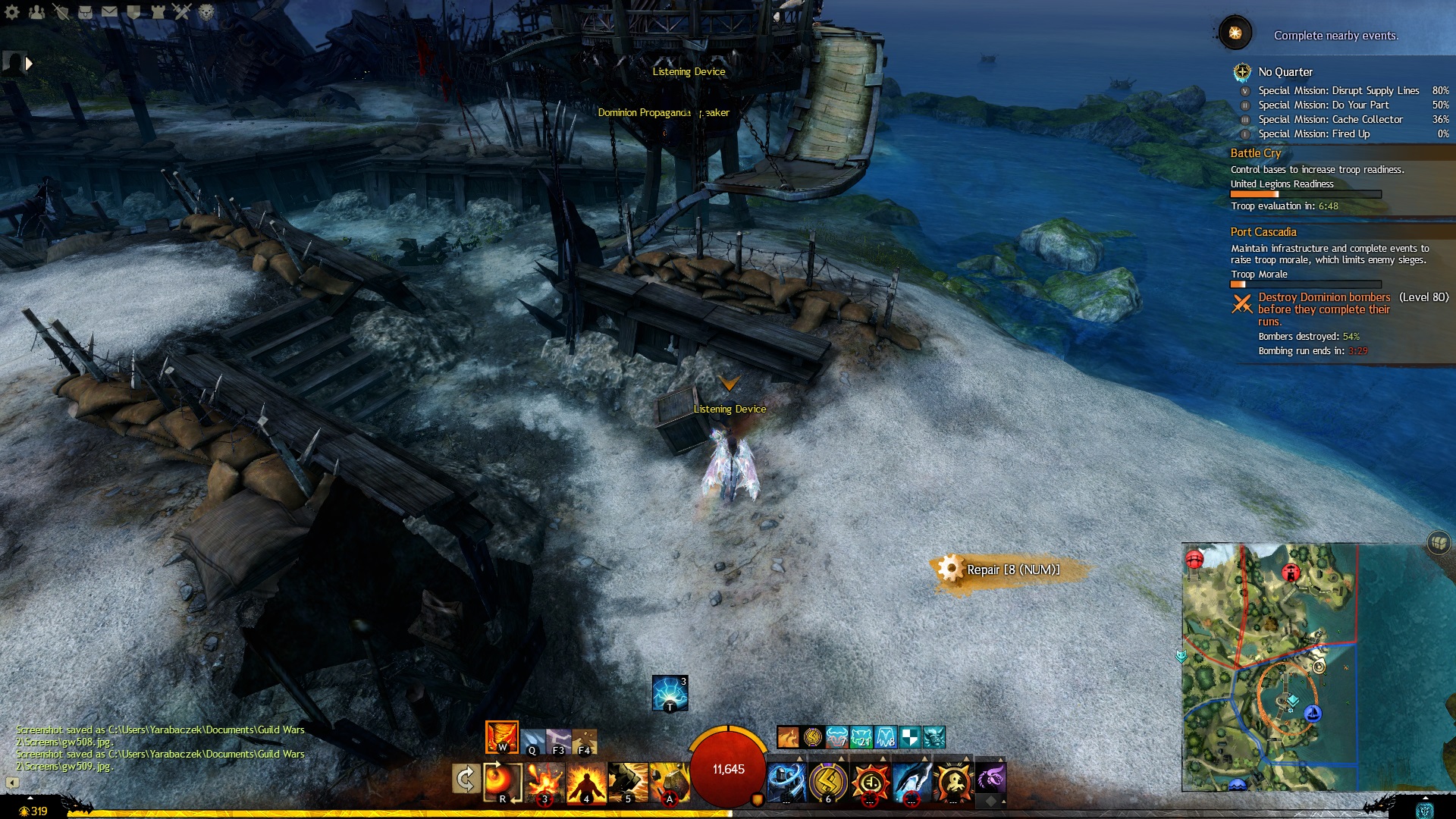1456x819 pixels.
Task: Open the contacts and LFG panel
Action: 36,11
